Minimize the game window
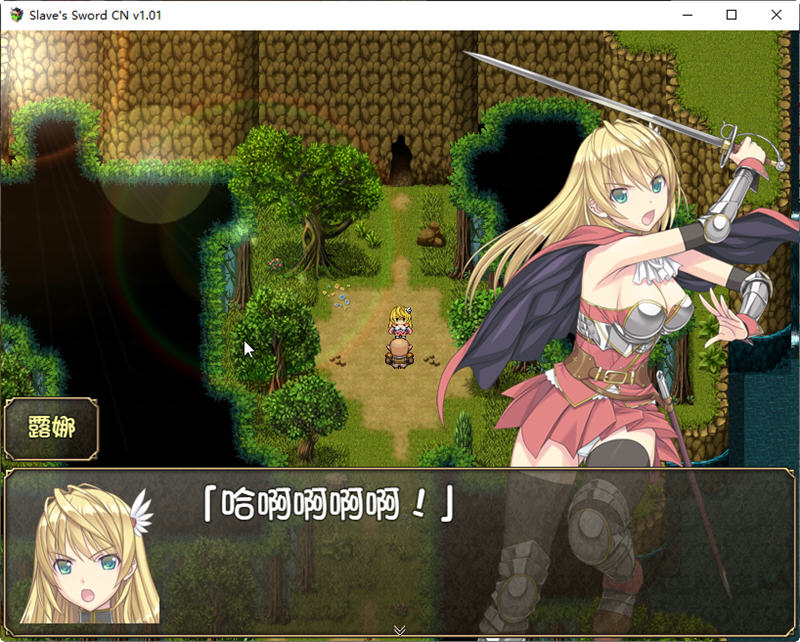 pyautogui.click(x=685, y=15)
